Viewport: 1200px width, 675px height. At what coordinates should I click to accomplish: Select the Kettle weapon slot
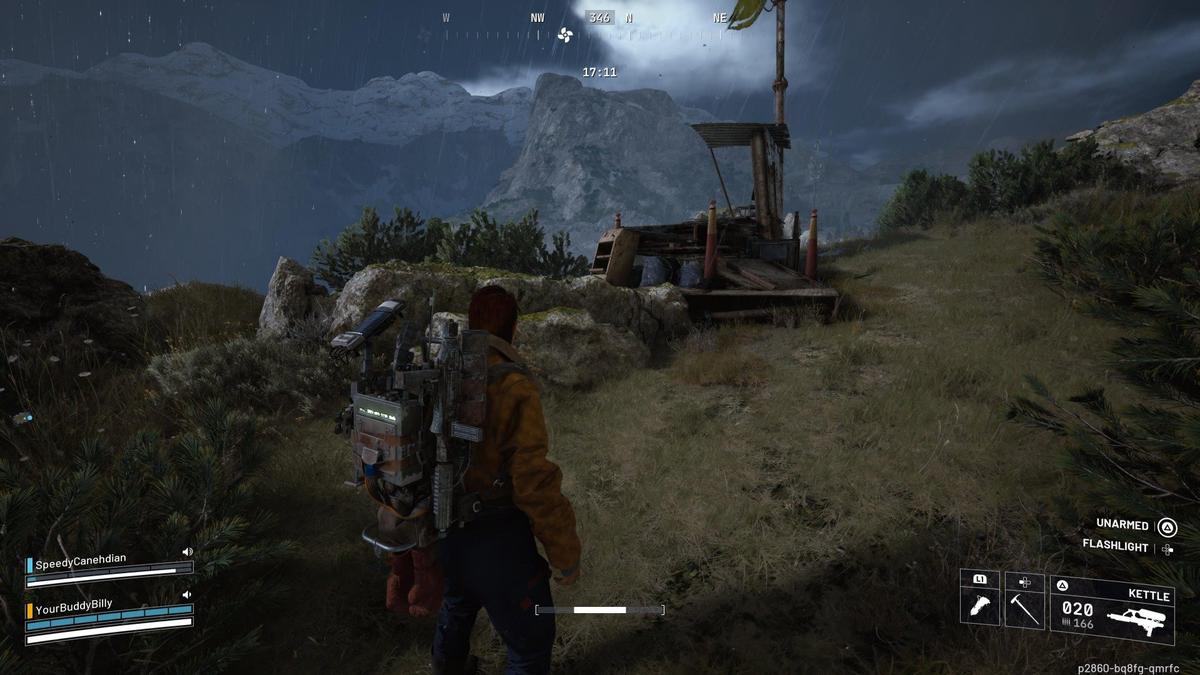[x=1112, y=609]
